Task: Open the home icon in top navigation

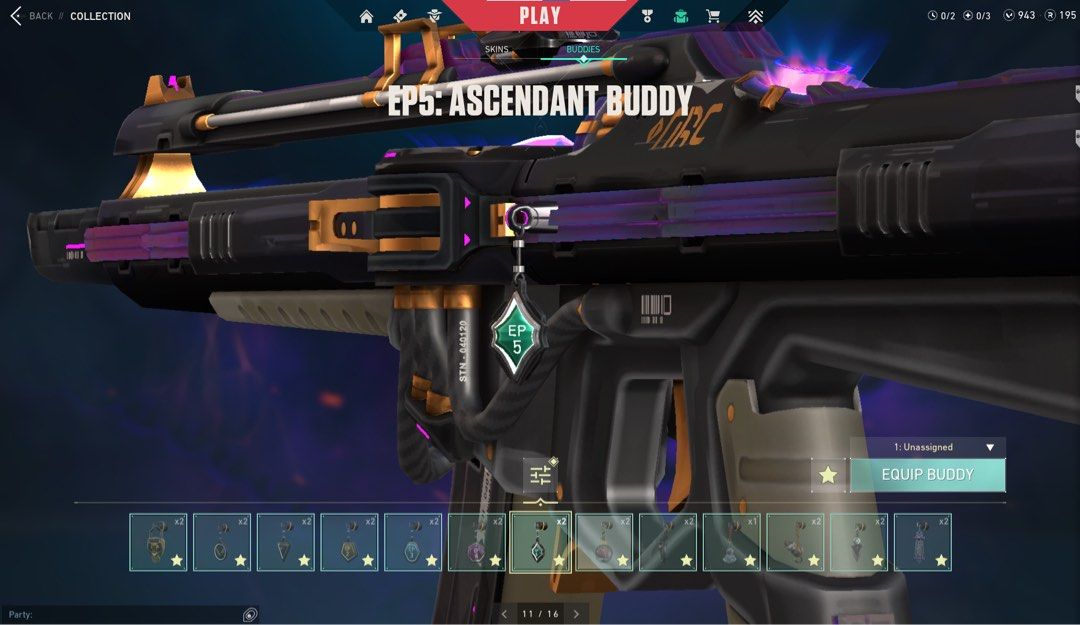Action: 366,16
